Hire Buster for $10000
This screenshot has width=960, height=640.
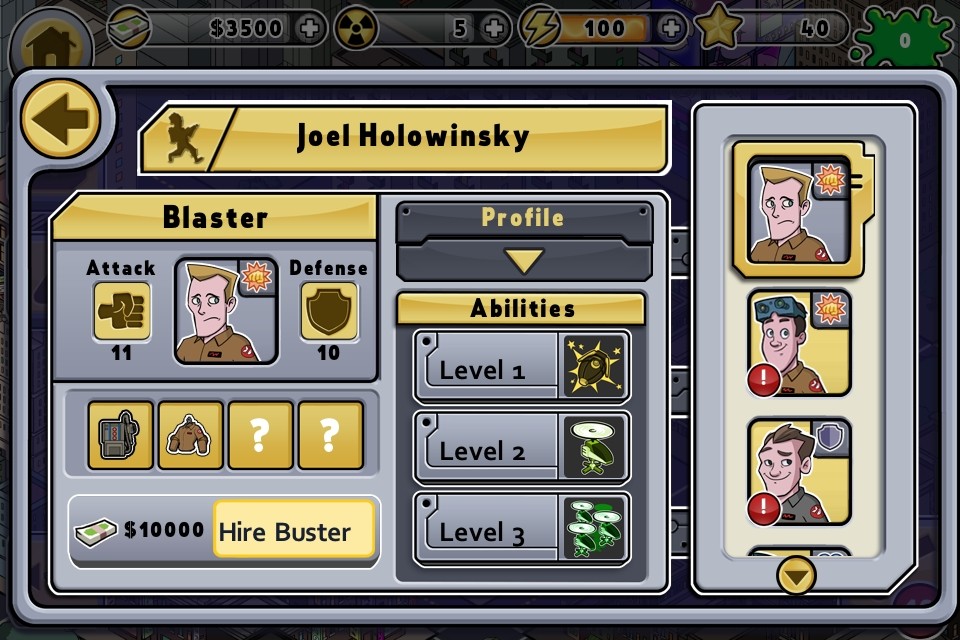point(294,531)
